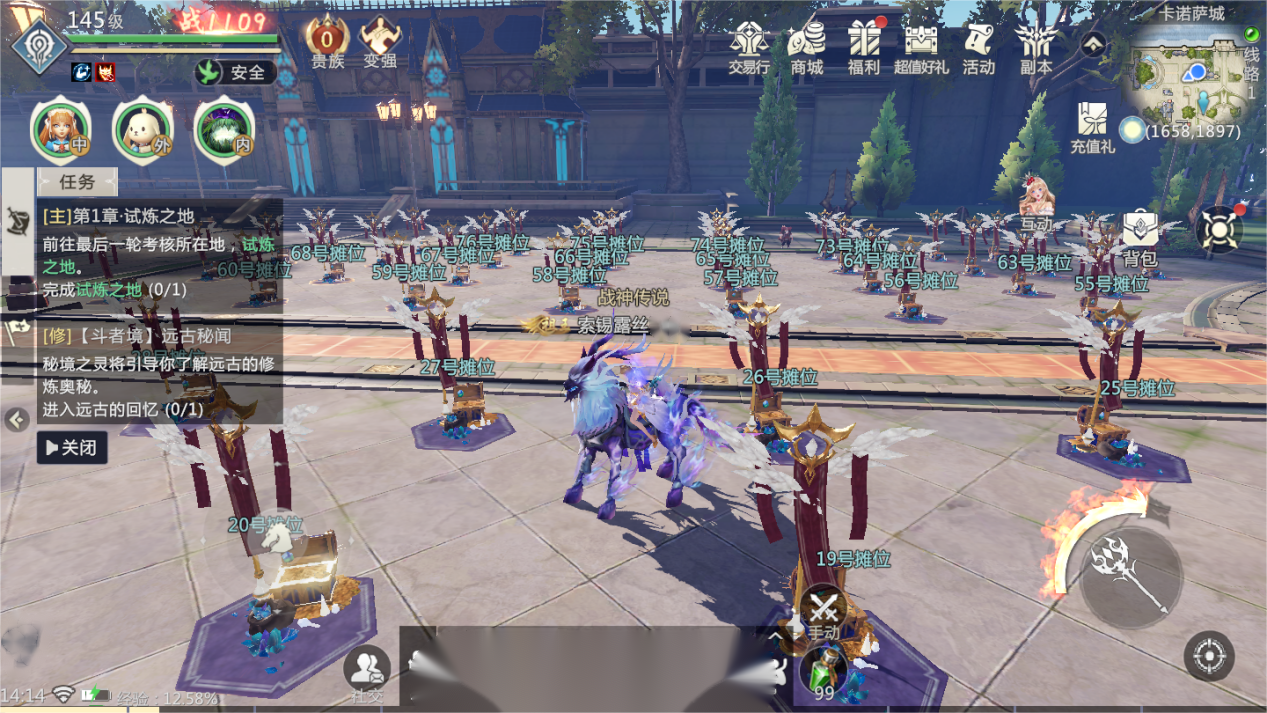Screen dimensions: 1267x713
Task: Open the 福利 welfare gift menu
Action: coord(863,47)
